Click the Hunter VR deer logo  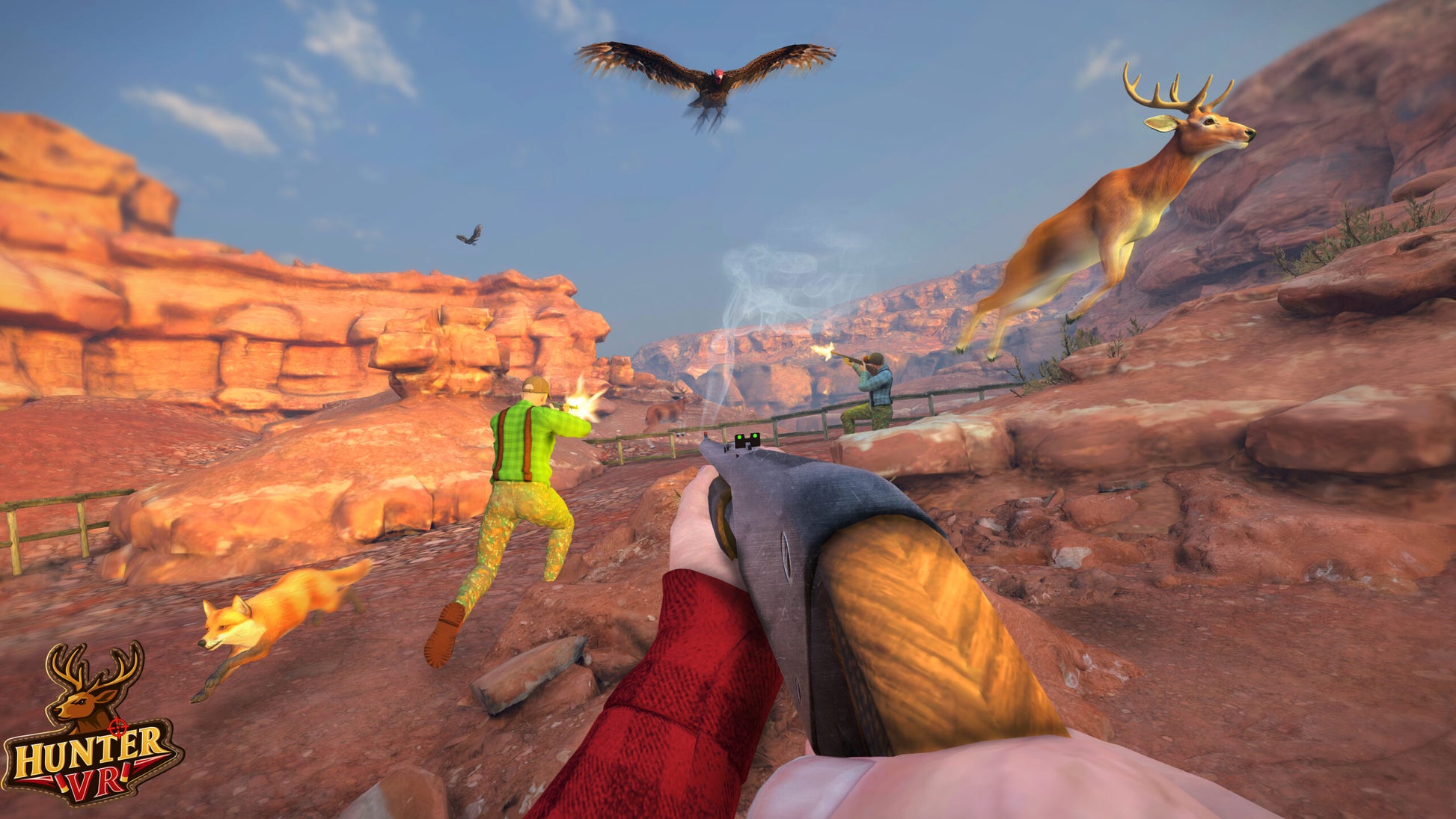coord(92,724)
